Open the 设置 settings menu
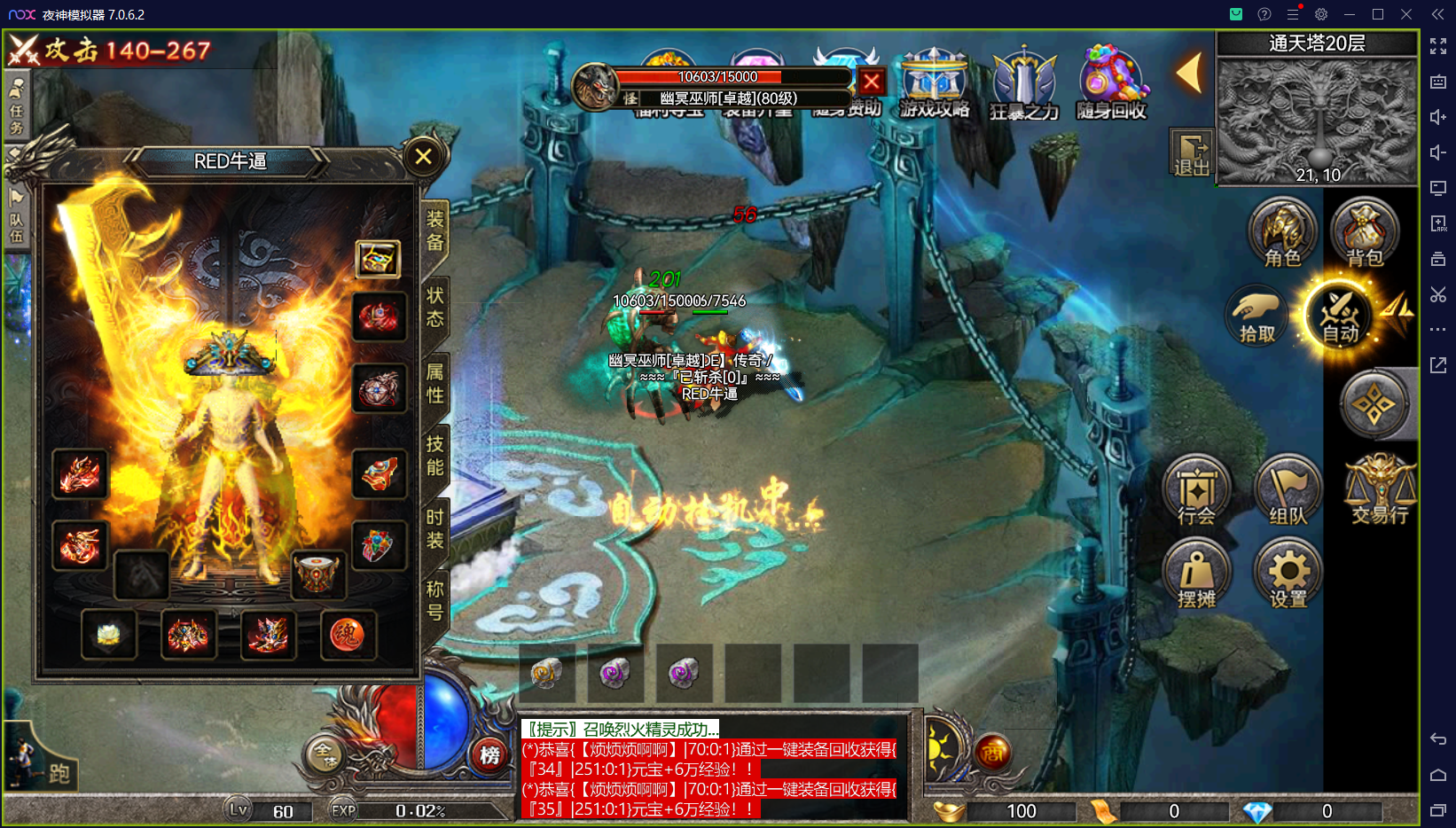The image size is (1456, 828). click(x=1288, y=575)
